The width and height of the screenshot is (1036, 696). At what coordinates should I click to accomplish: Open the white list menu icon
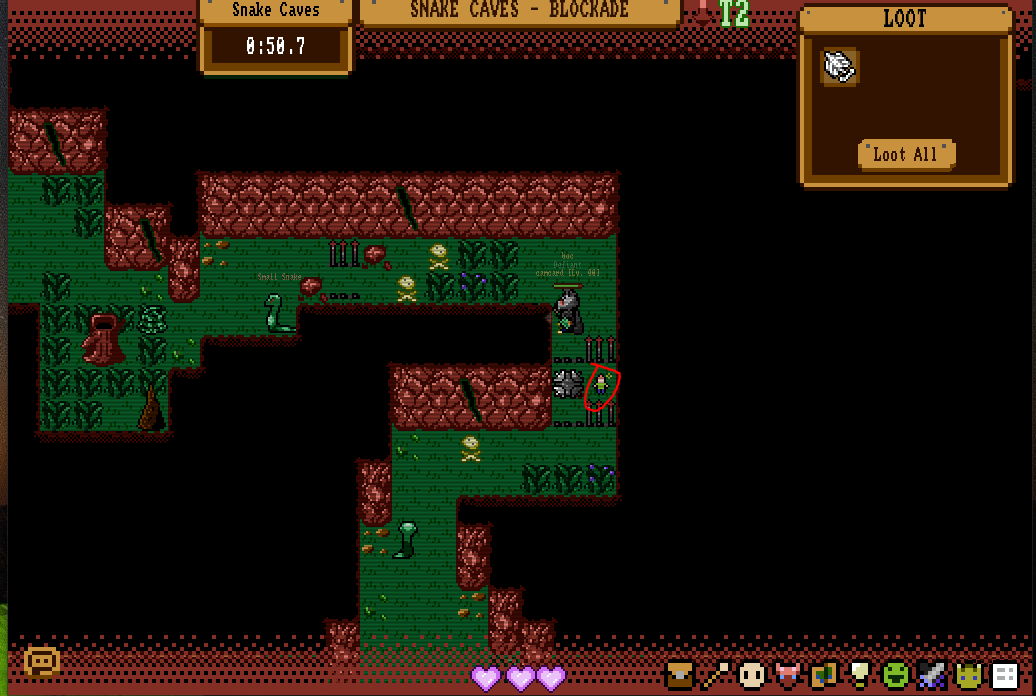click(x=1003, y=675)
